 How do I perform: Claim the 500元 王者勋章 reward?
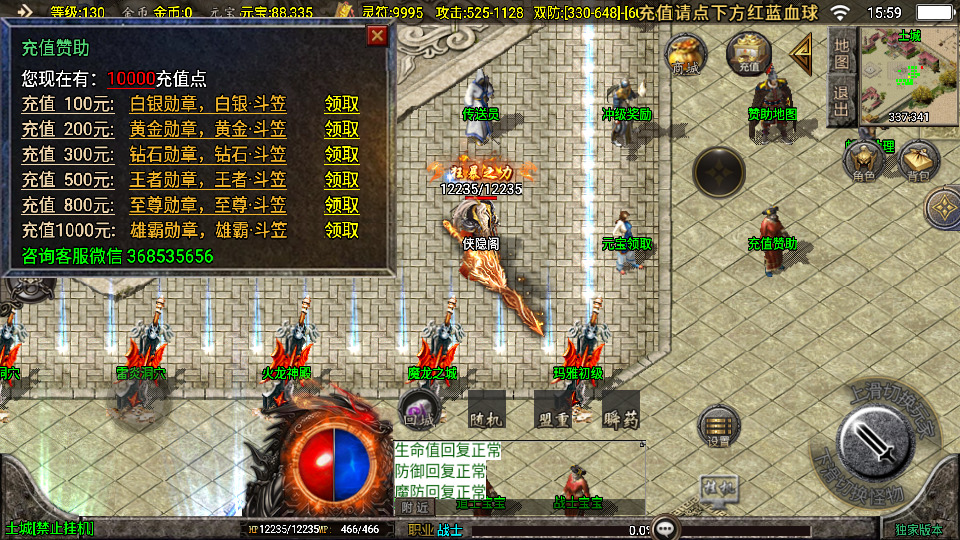click(342, 180)
